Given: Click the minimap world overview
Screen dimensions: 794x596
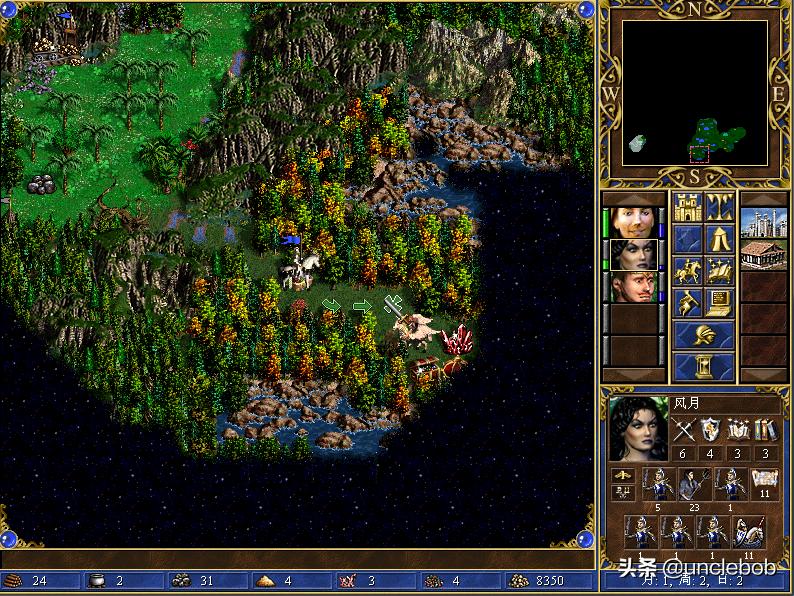Looking at the screenshot, I should 695,93.
